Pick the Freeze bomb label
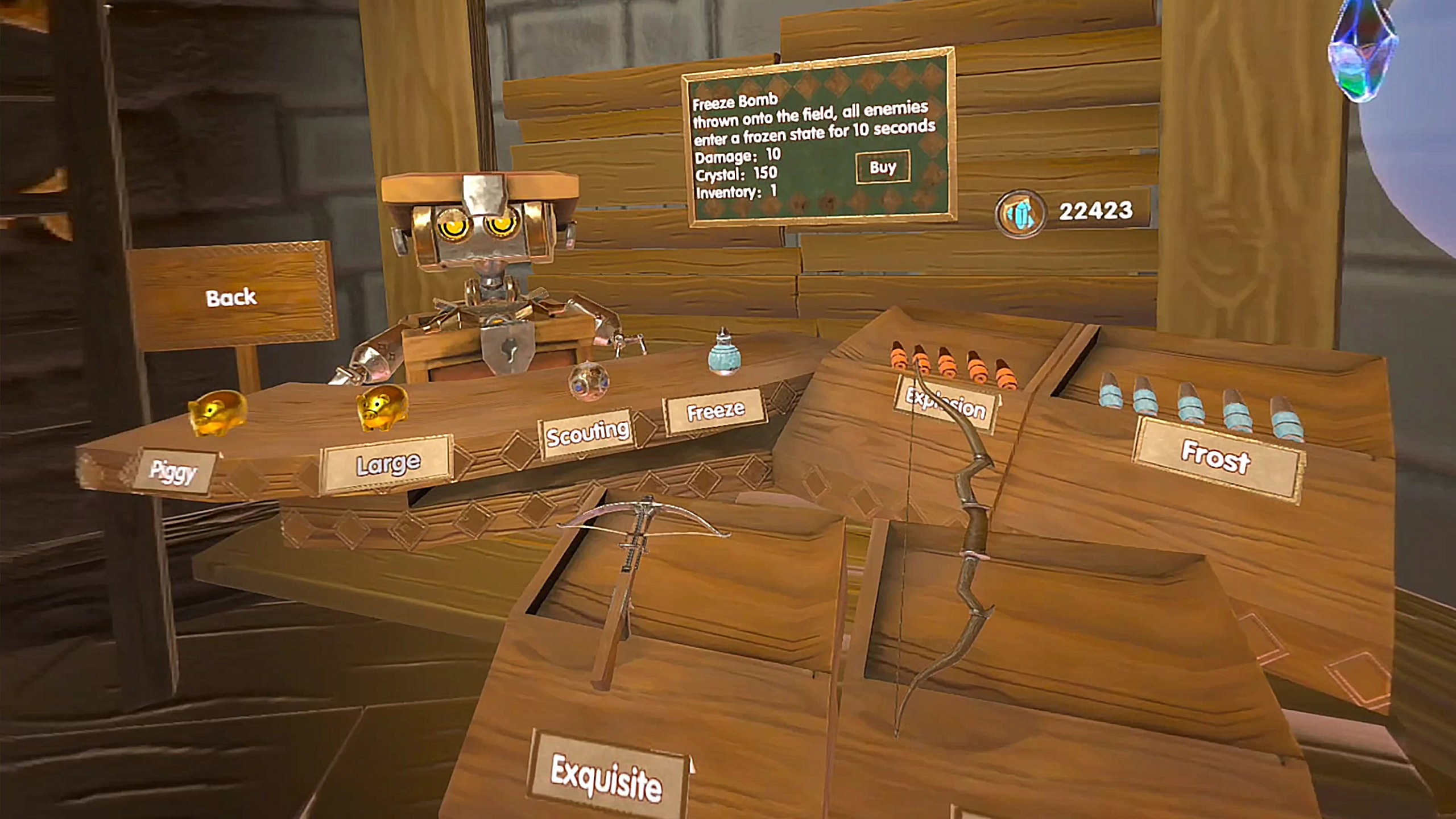The width and height of the screenshot is (1456, 819). [715, 411]
